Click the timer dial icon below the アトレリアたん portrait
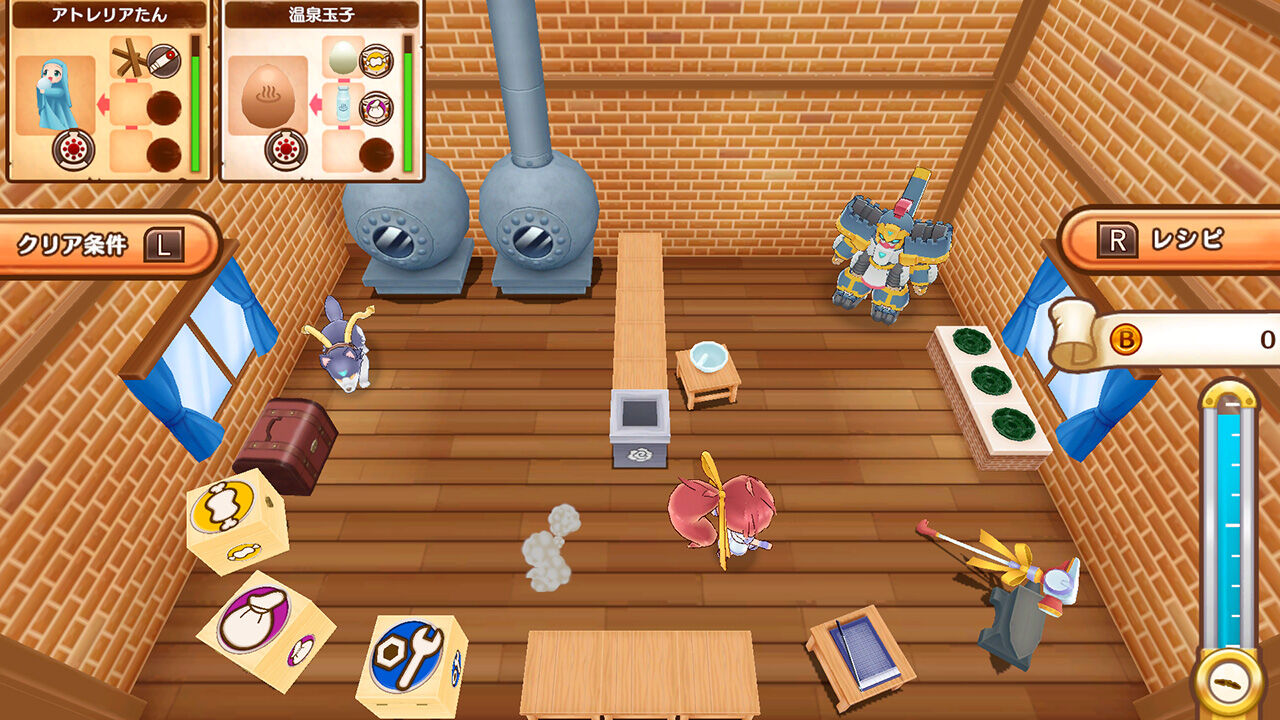Viewport: 1280px width, 720px height. 72,147
